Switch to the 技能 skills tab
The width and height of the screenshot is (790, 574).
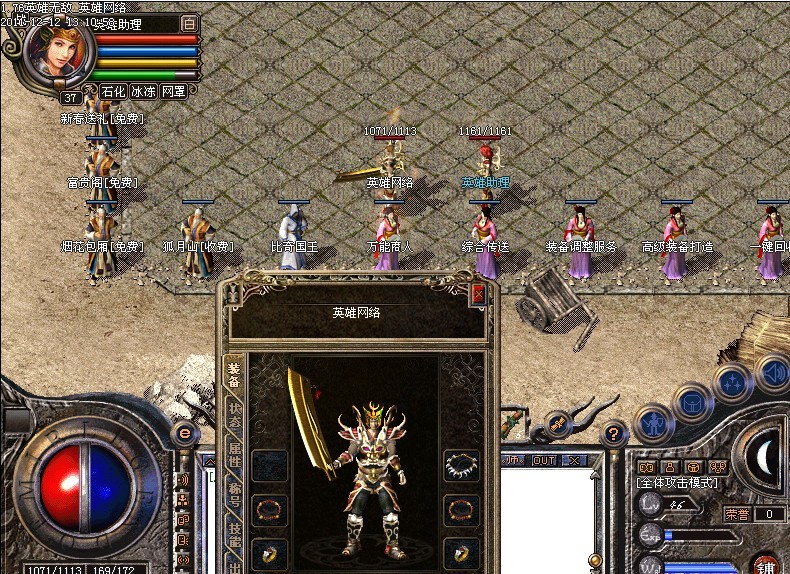tap(233, 535)
